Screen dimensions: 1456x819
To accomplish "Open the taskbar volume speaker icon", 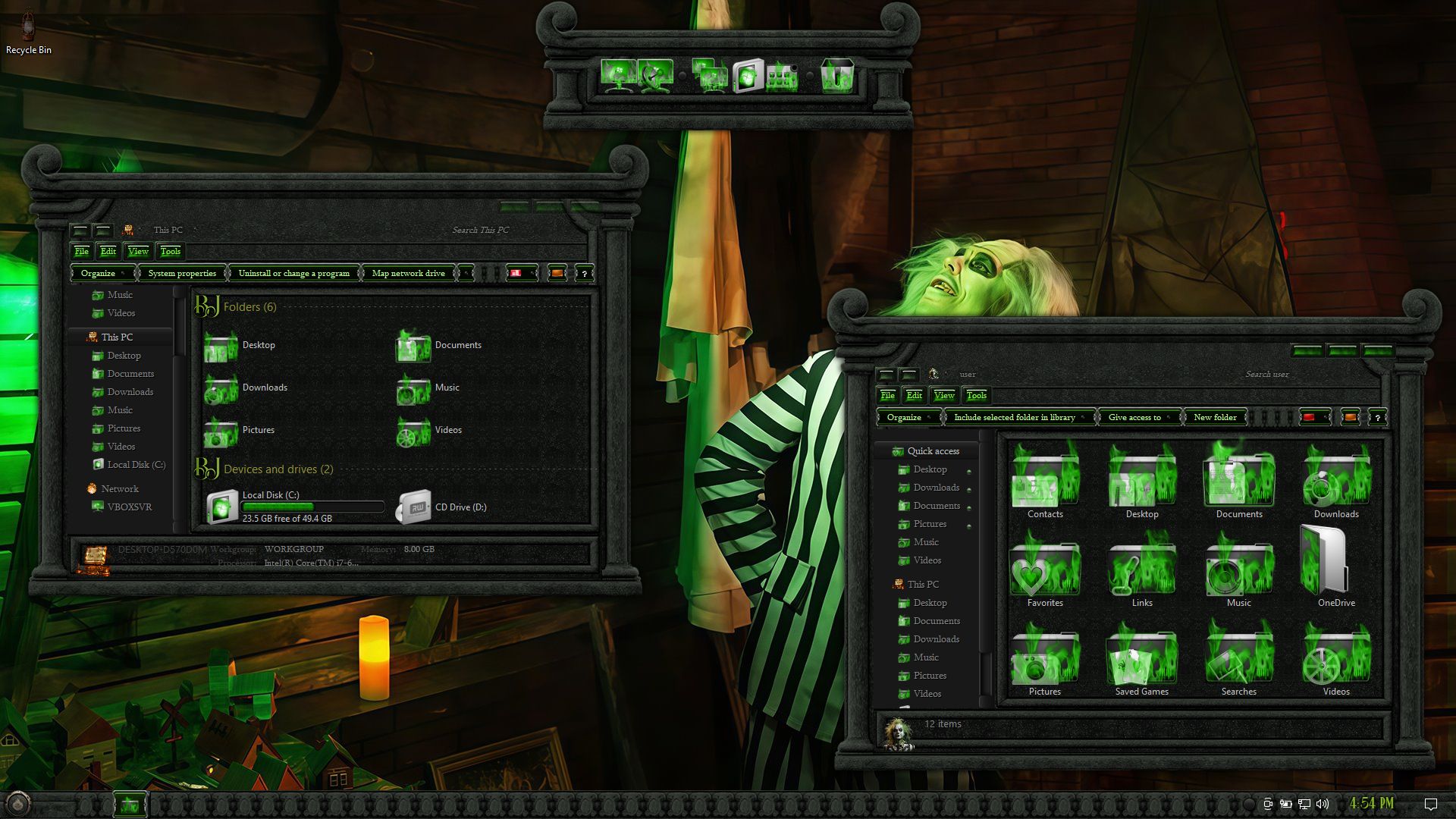I will coord(1323,804).
